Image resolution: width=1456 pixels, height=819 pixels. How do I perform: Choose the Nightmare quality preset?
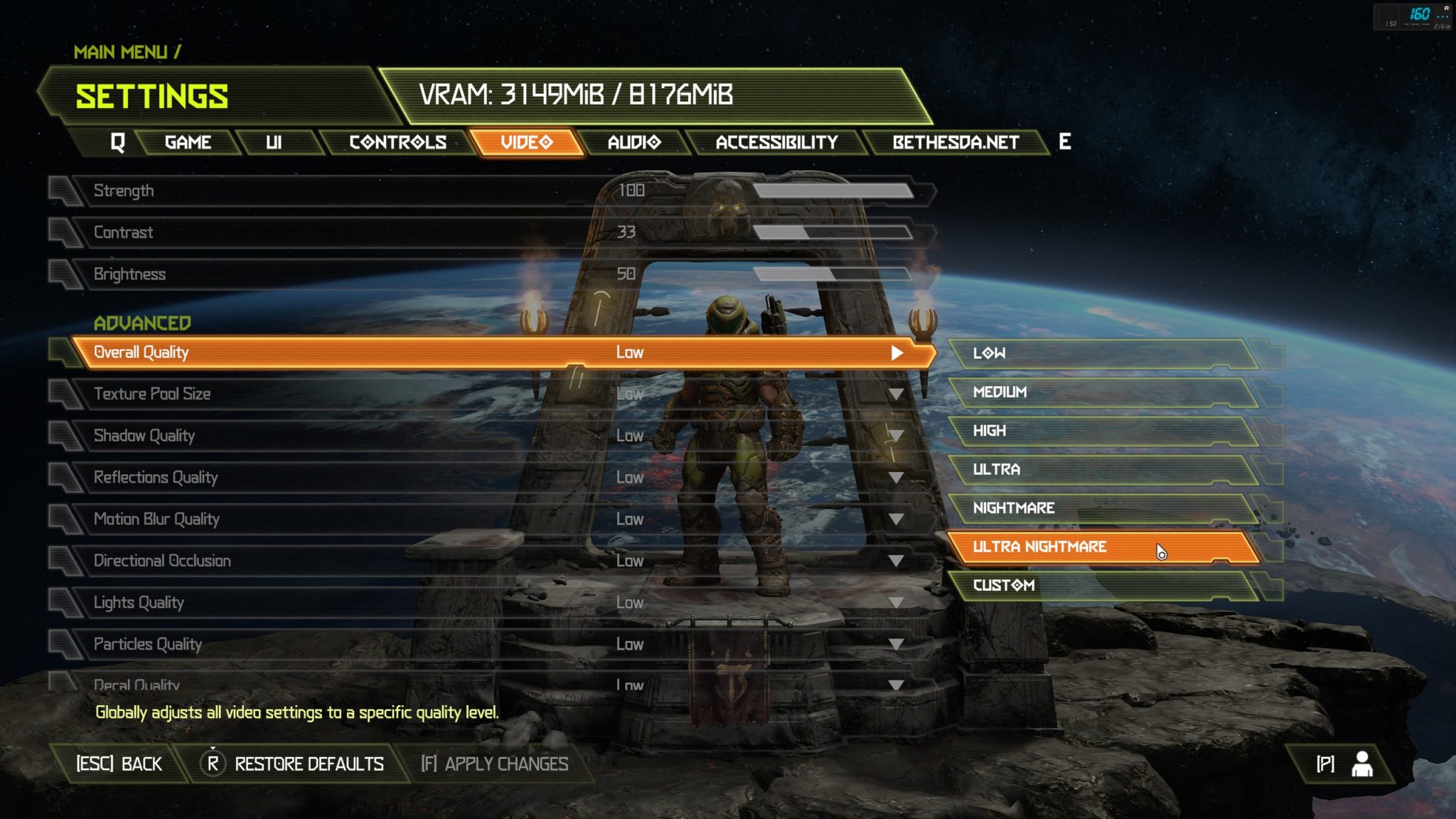click(1102, 508)
